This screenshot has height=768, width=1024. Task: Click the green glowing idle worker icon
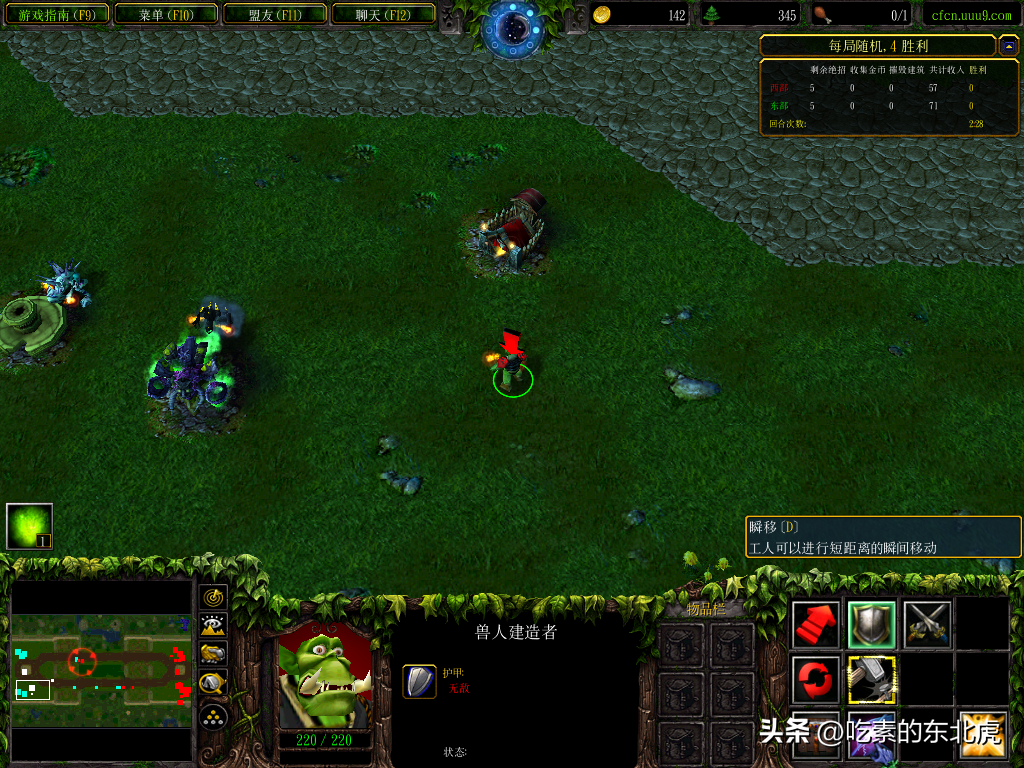click(29, 526)
